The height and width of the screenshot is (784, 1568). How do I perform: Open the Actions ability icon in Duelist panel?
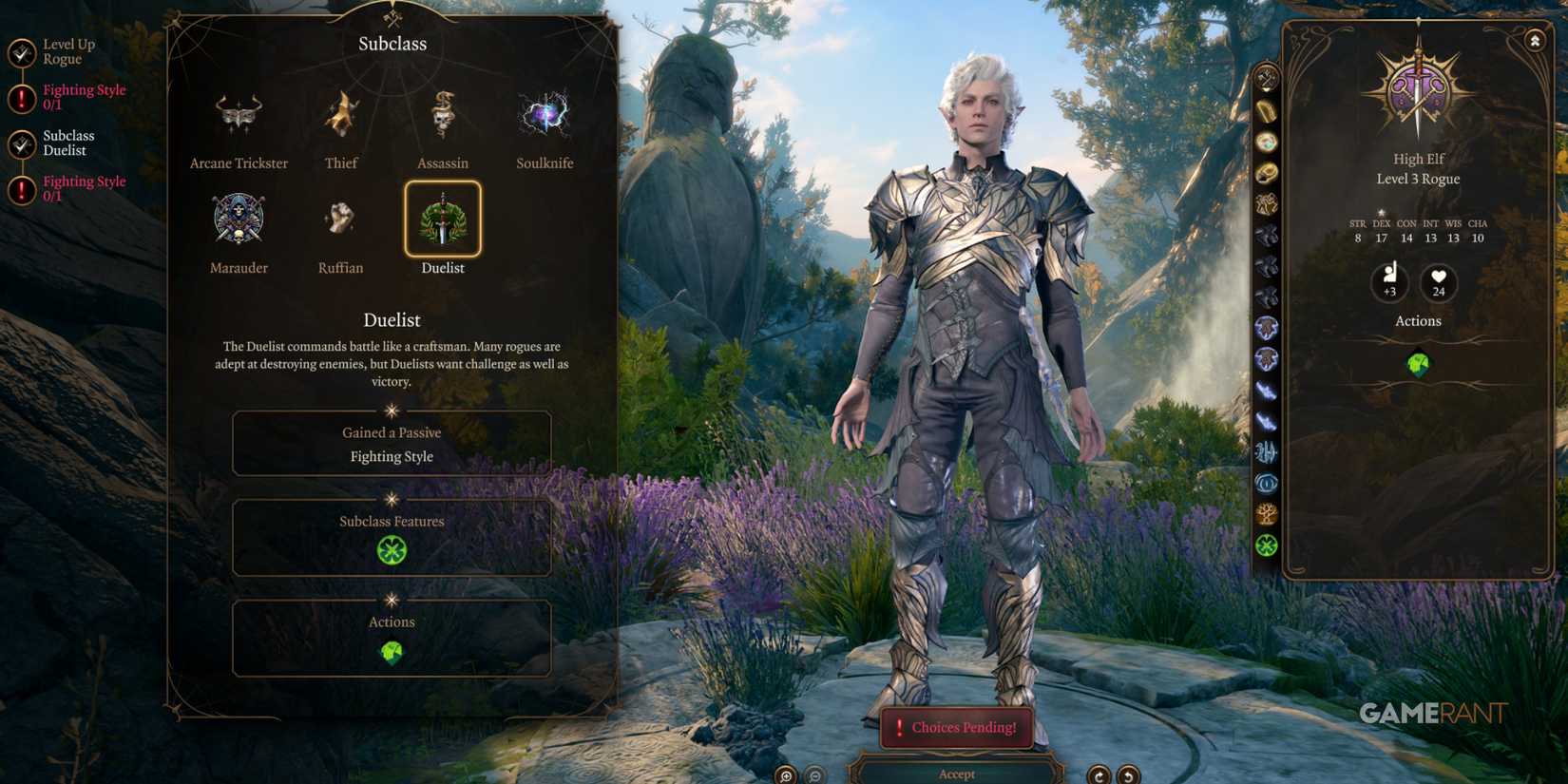tap(392, 652)
